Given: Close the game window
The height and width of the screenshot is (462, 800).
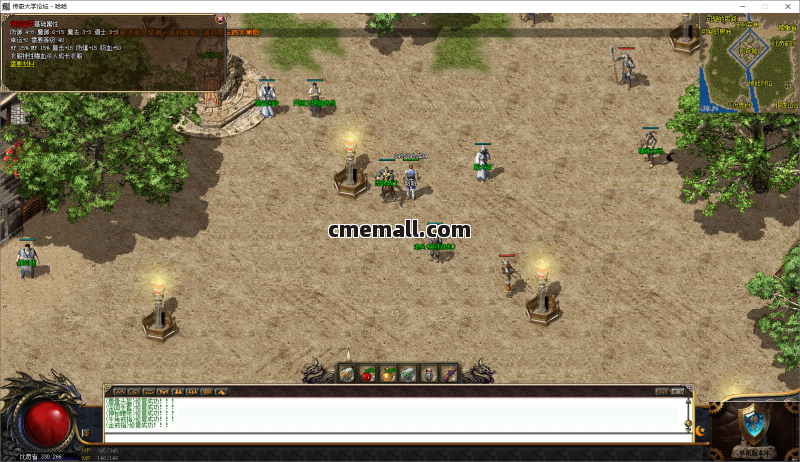Looking at the screenshot, I should pos(786,6).
